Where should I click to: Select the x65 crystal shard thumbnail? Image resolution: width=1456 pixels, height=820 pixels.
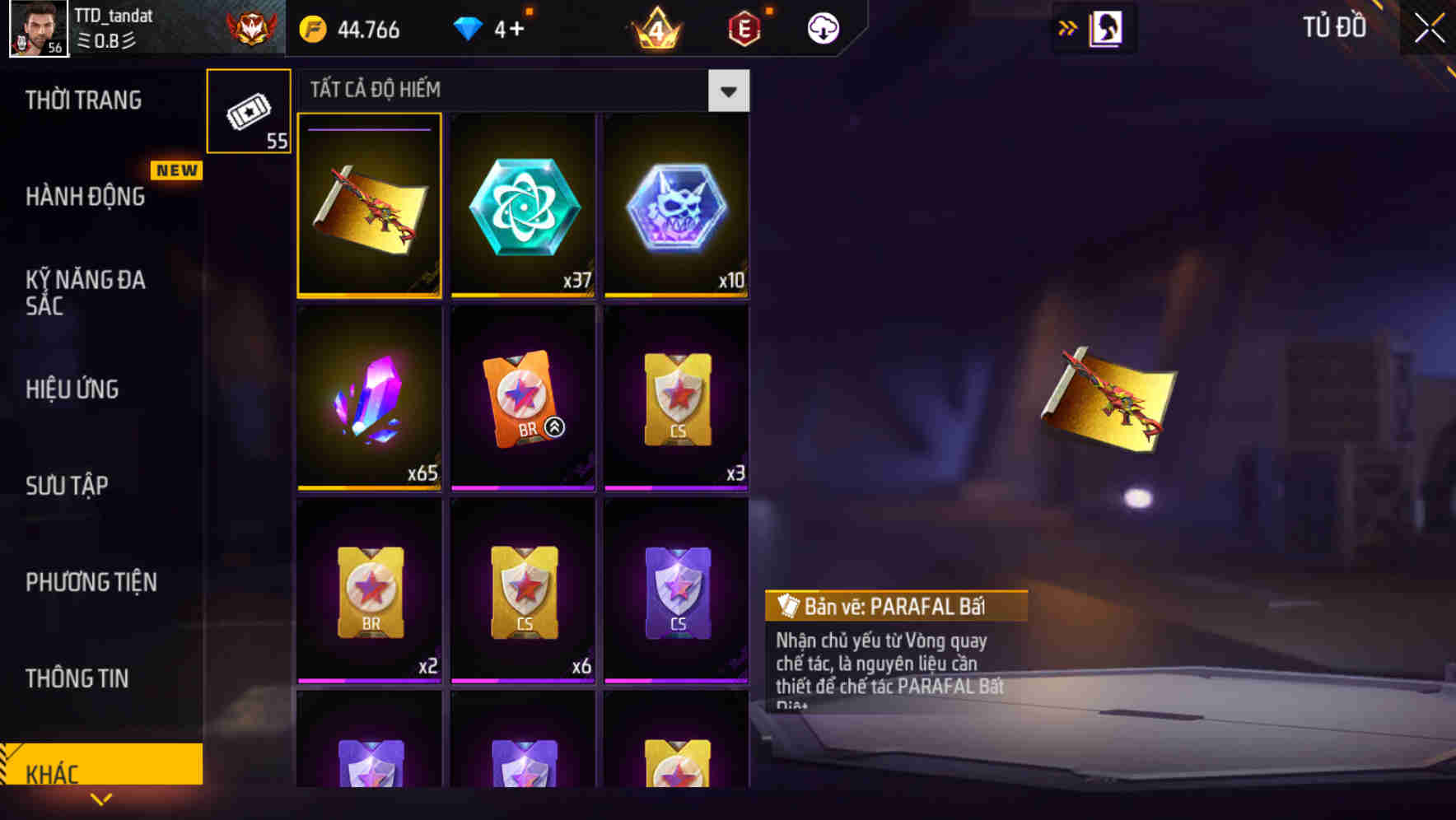(368, 398)
